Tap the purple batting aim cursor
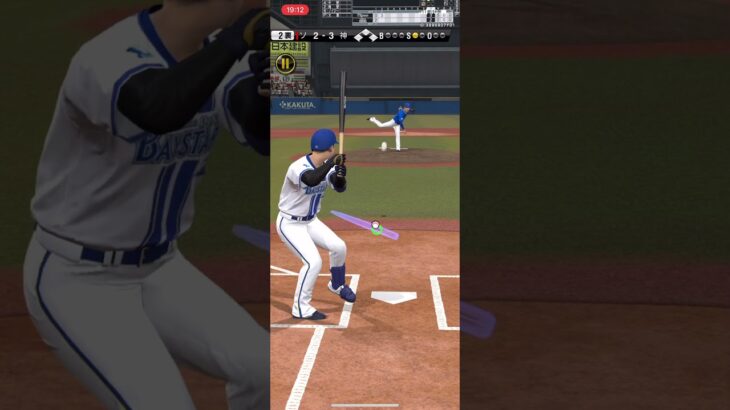This screenshot has height=410, width=730. point(375,227)
